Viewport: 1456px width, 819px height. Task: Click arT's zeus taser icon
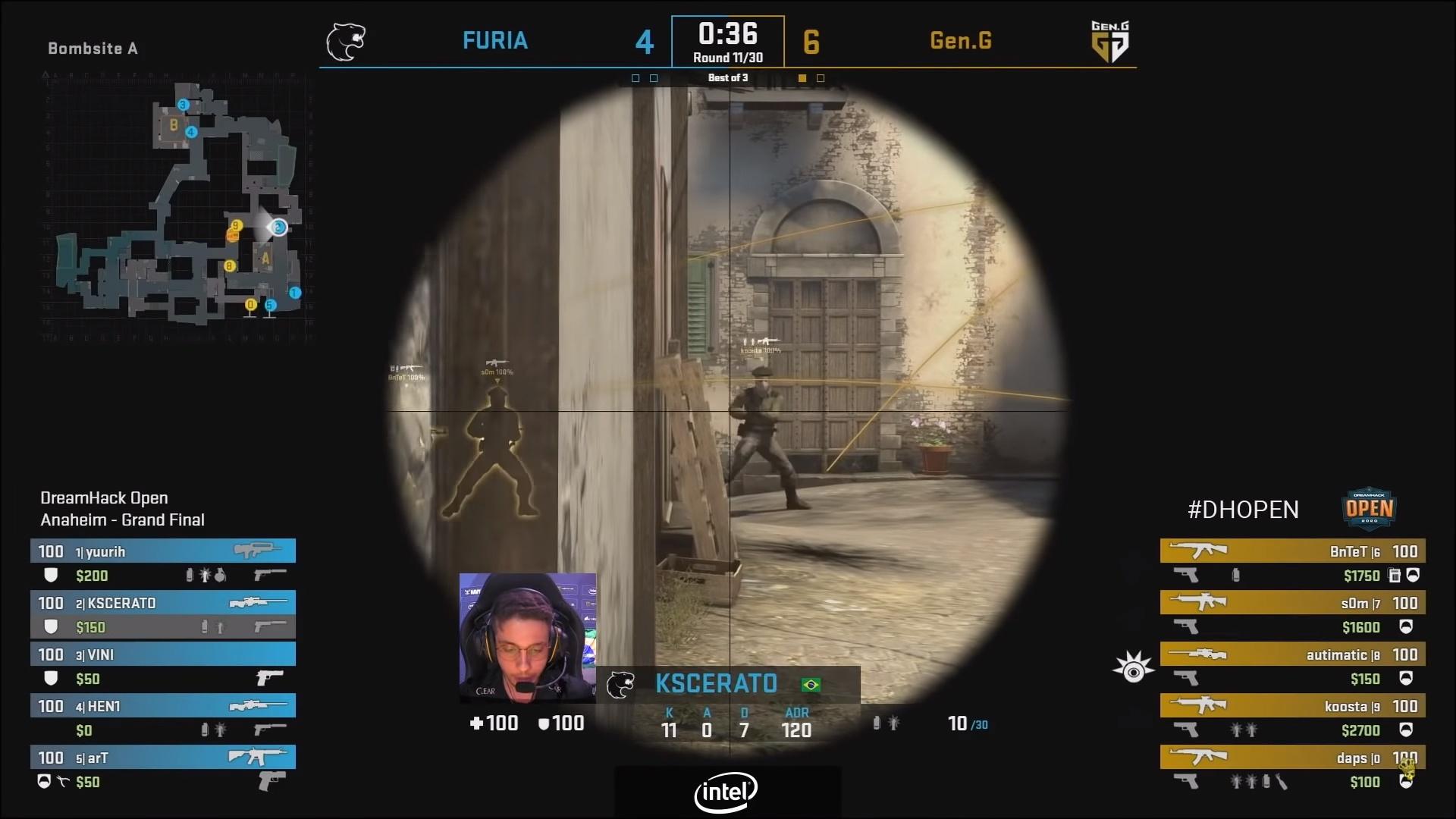(271, 783)
